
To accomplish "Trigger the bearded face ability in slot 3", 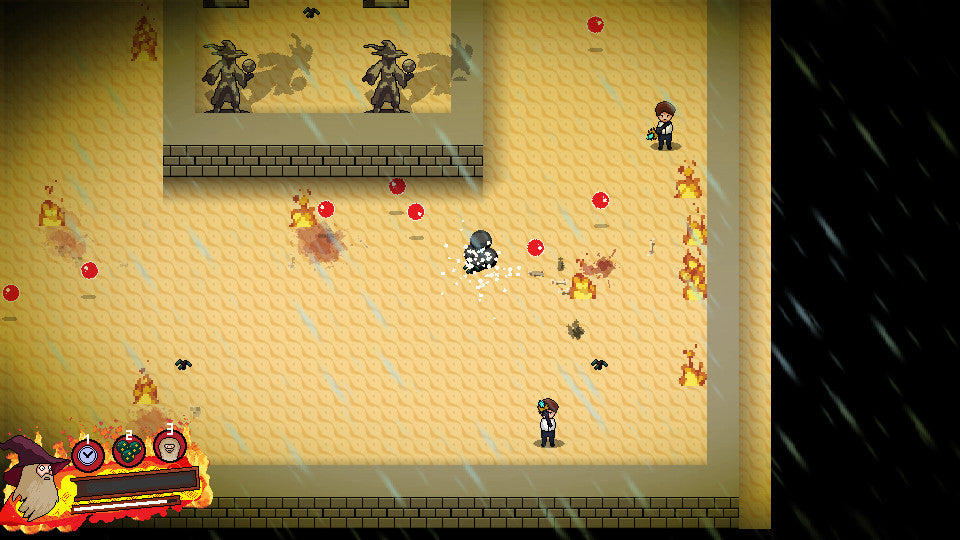I will [x=169, y=446].
